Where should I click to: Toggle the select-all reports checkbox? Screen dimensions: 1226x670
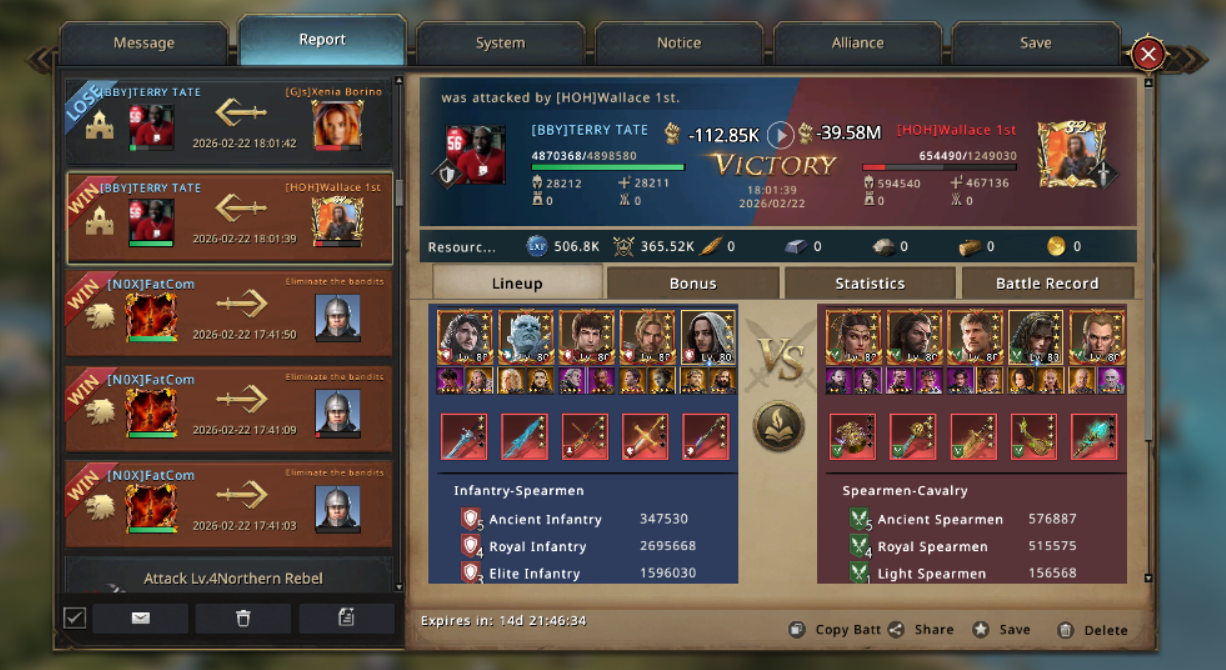coord(75,618)
